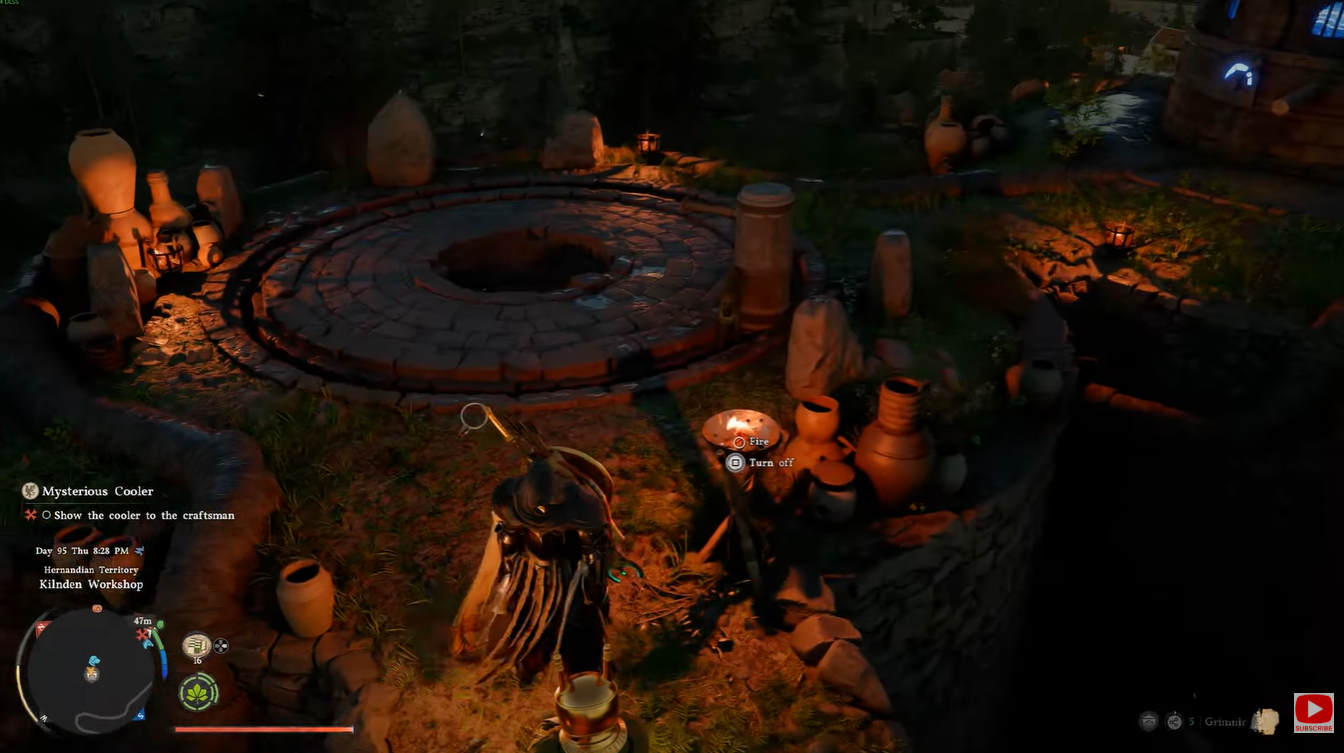
Task: Click the cooking pot icon near Grimnir's name
Action: (x=1148, y=720)
